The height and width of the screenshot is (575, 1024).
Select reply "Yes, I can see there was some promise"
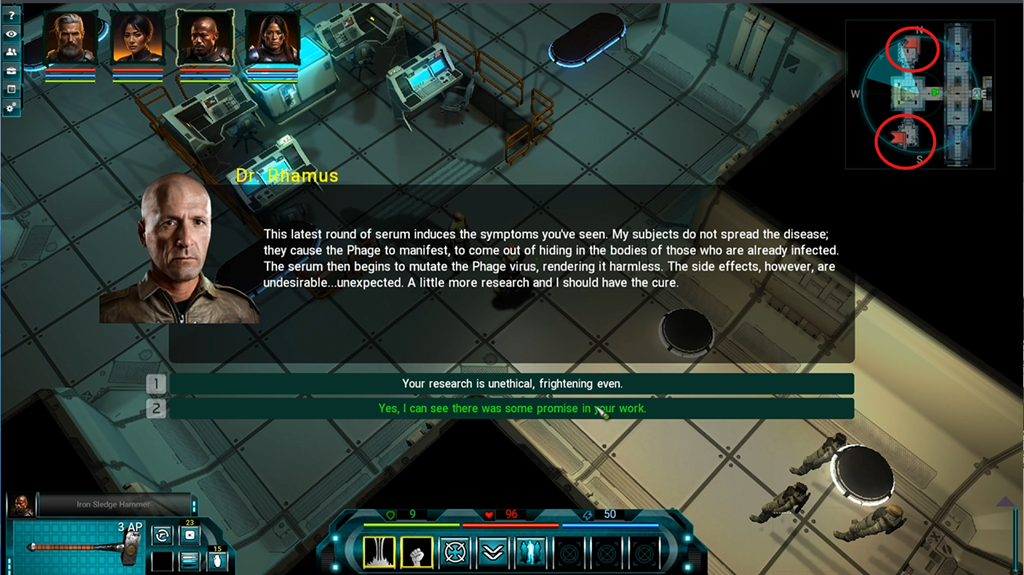[x=512, y=408]
